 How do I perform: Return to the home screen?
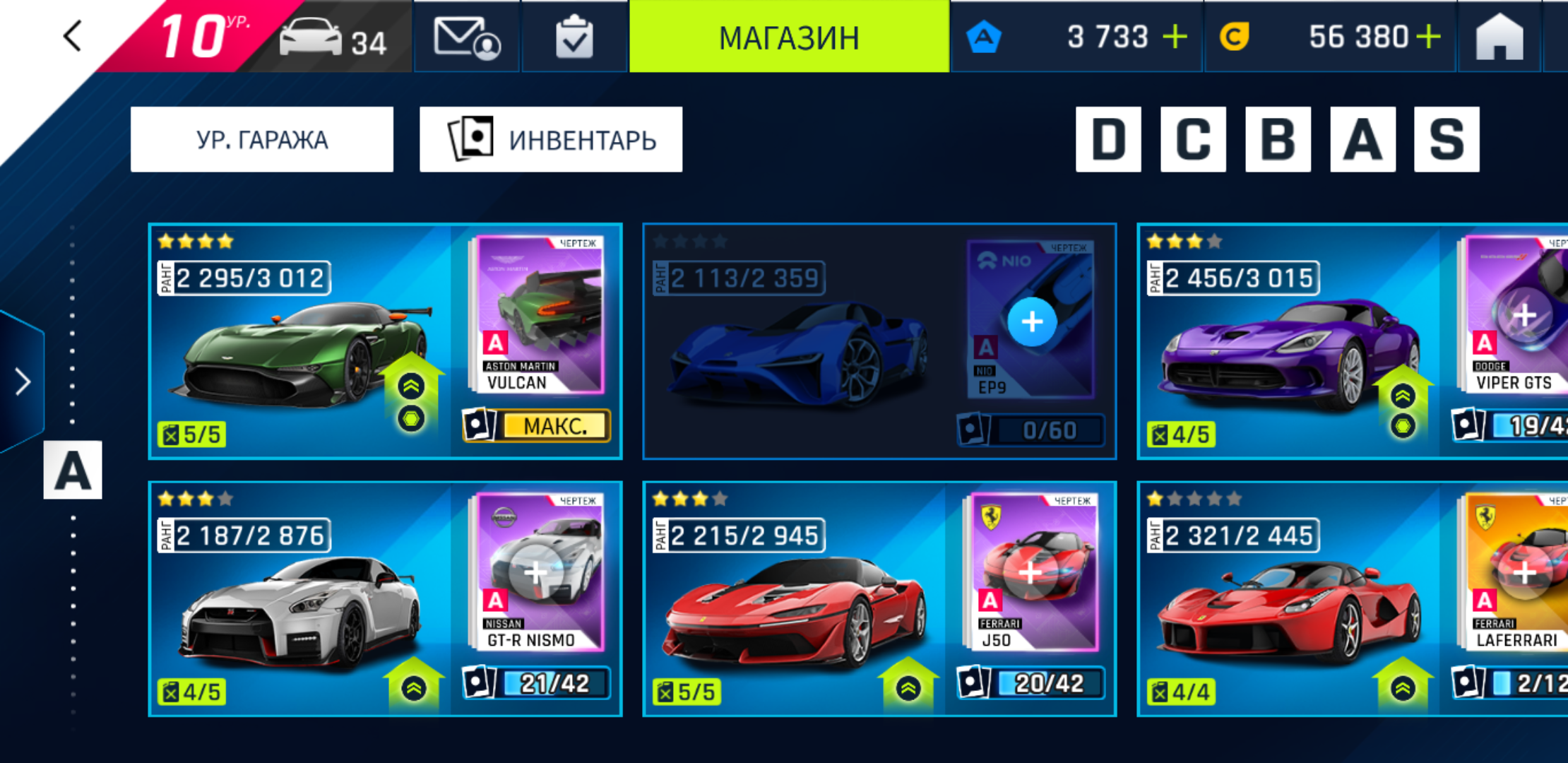(x=1499, y=37)
